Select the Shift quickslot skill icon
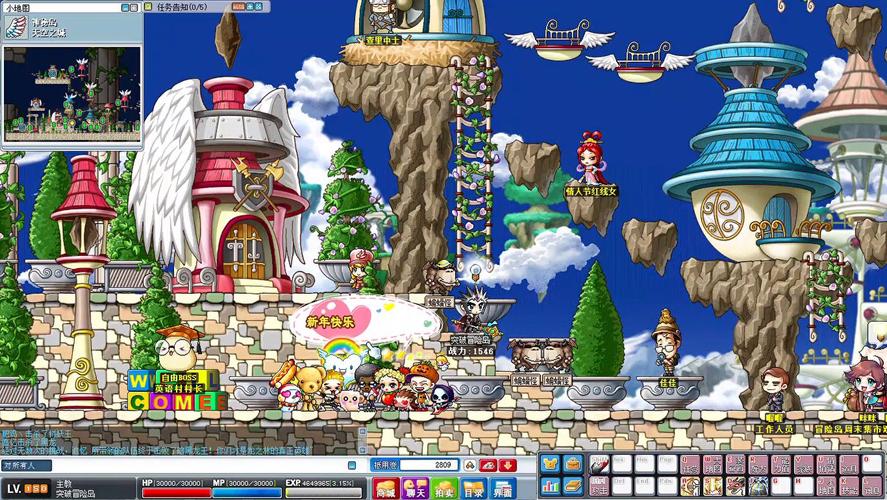This screenshot has height=500, width=887. coord(599,464)
